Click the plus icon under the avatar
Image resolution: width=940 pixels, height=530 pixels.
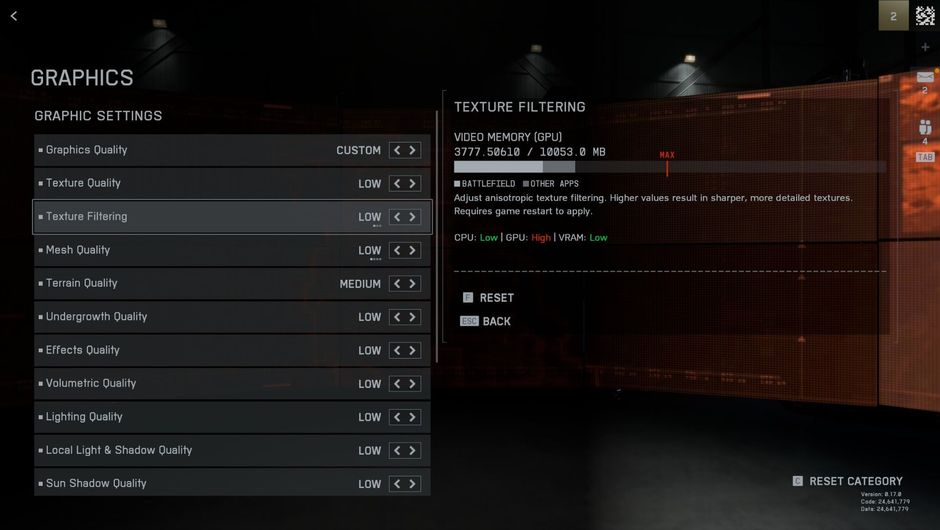(925, 47)
